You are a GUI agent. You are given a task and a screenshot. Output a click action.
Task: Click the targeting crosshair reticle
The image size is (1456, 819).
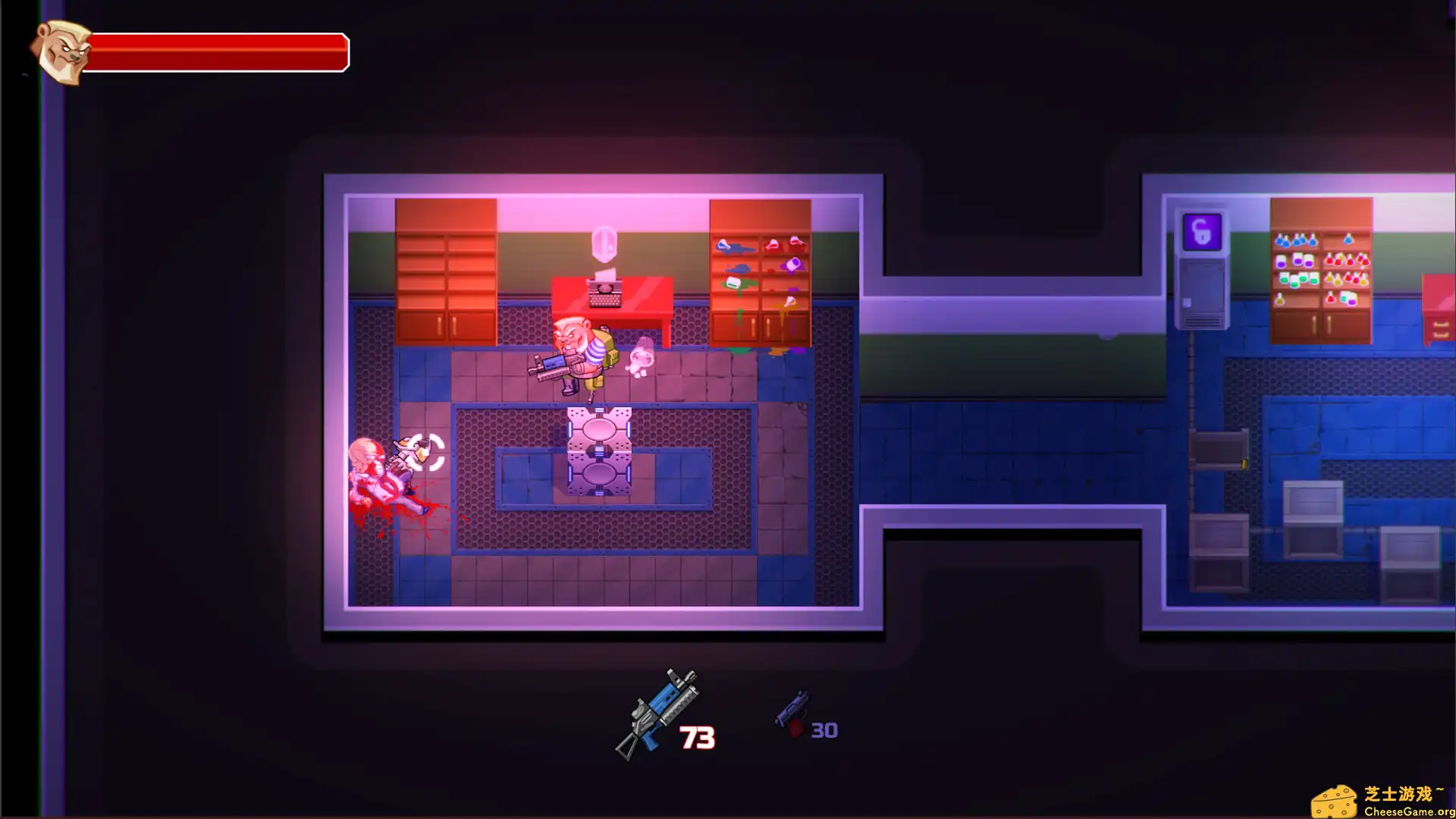(427, 450)
